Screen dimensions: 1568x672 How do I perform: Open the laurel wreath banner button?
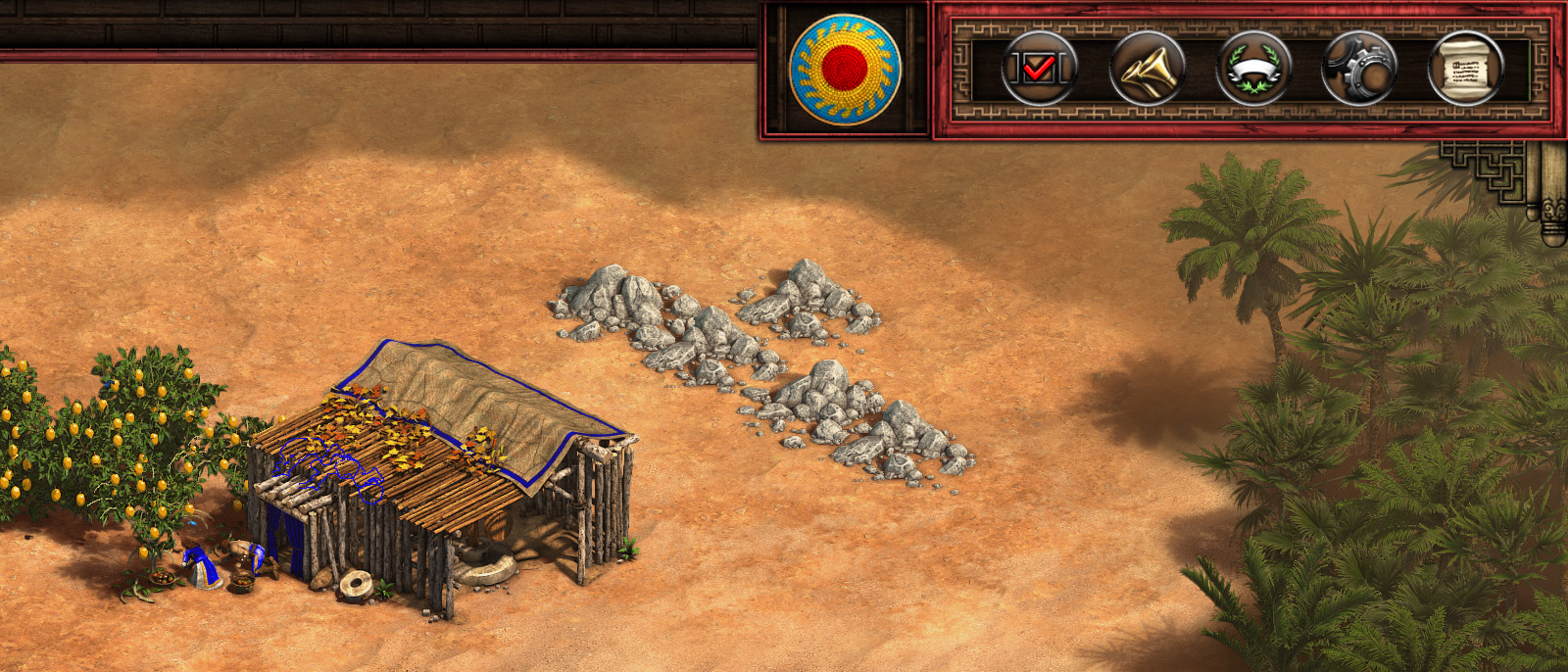(1253, 69)
